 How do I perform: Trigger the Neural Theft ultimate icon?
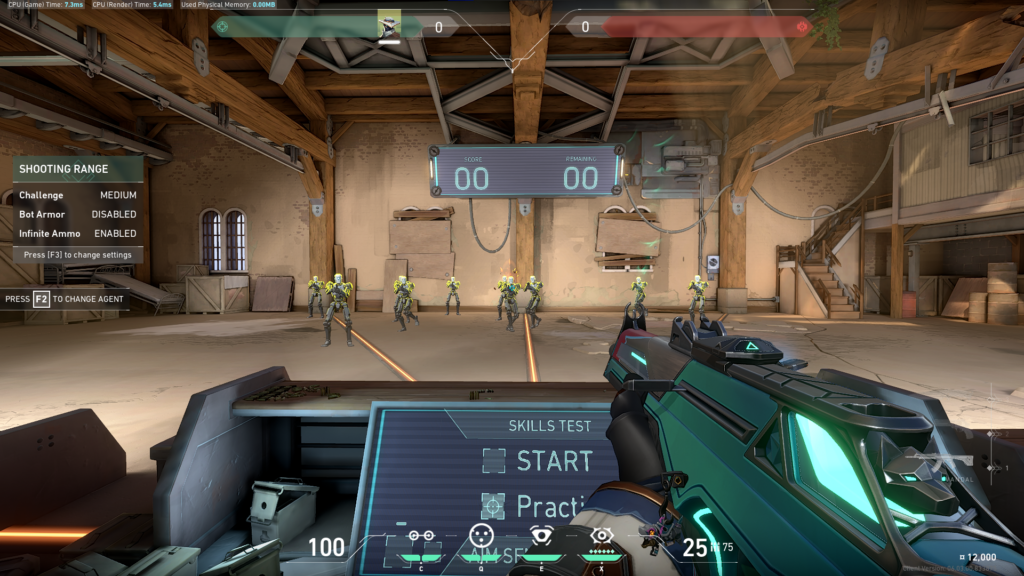[601, 536]
